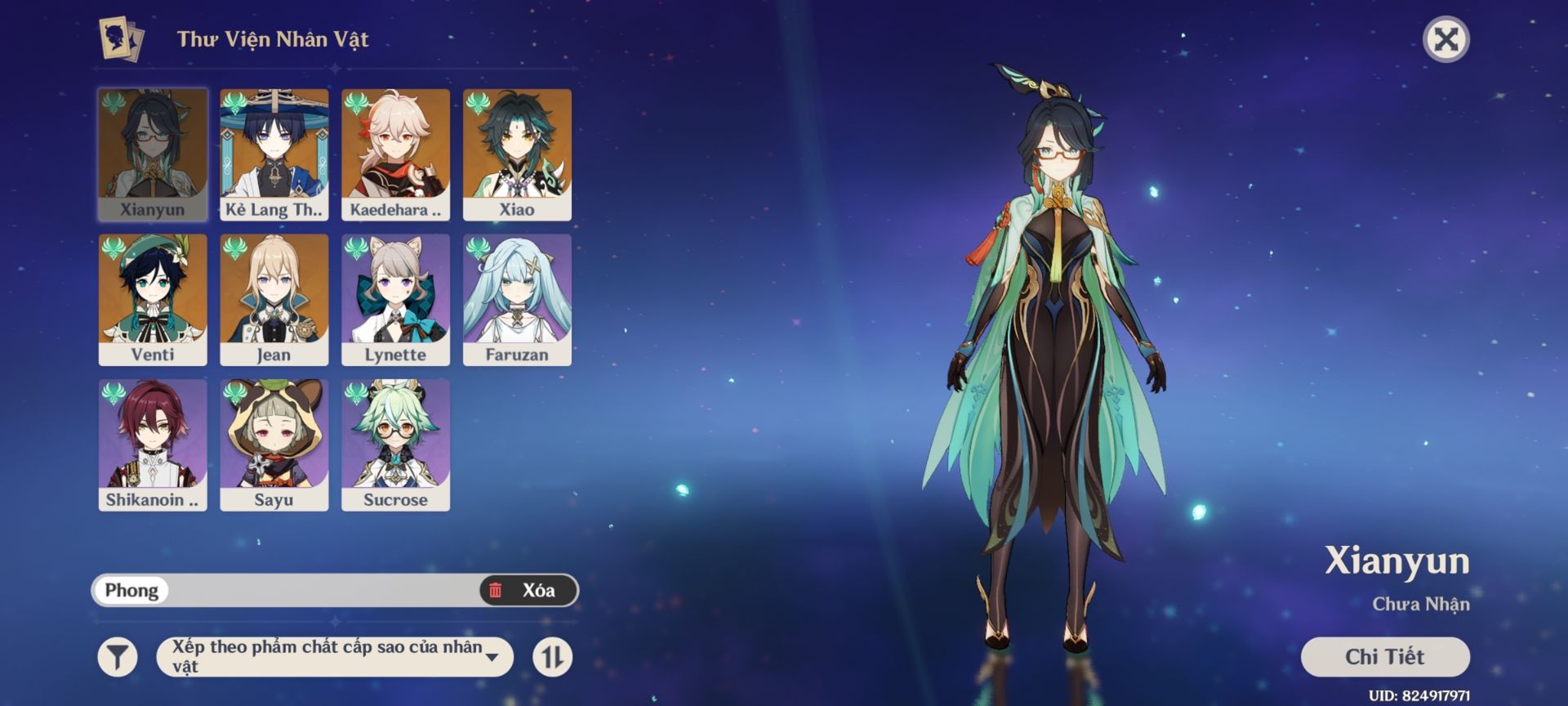This screenshot has height=706, width=1568.
Task: Choose the Kẻ Lang Thang character card
Action: (x=274, y=154)
